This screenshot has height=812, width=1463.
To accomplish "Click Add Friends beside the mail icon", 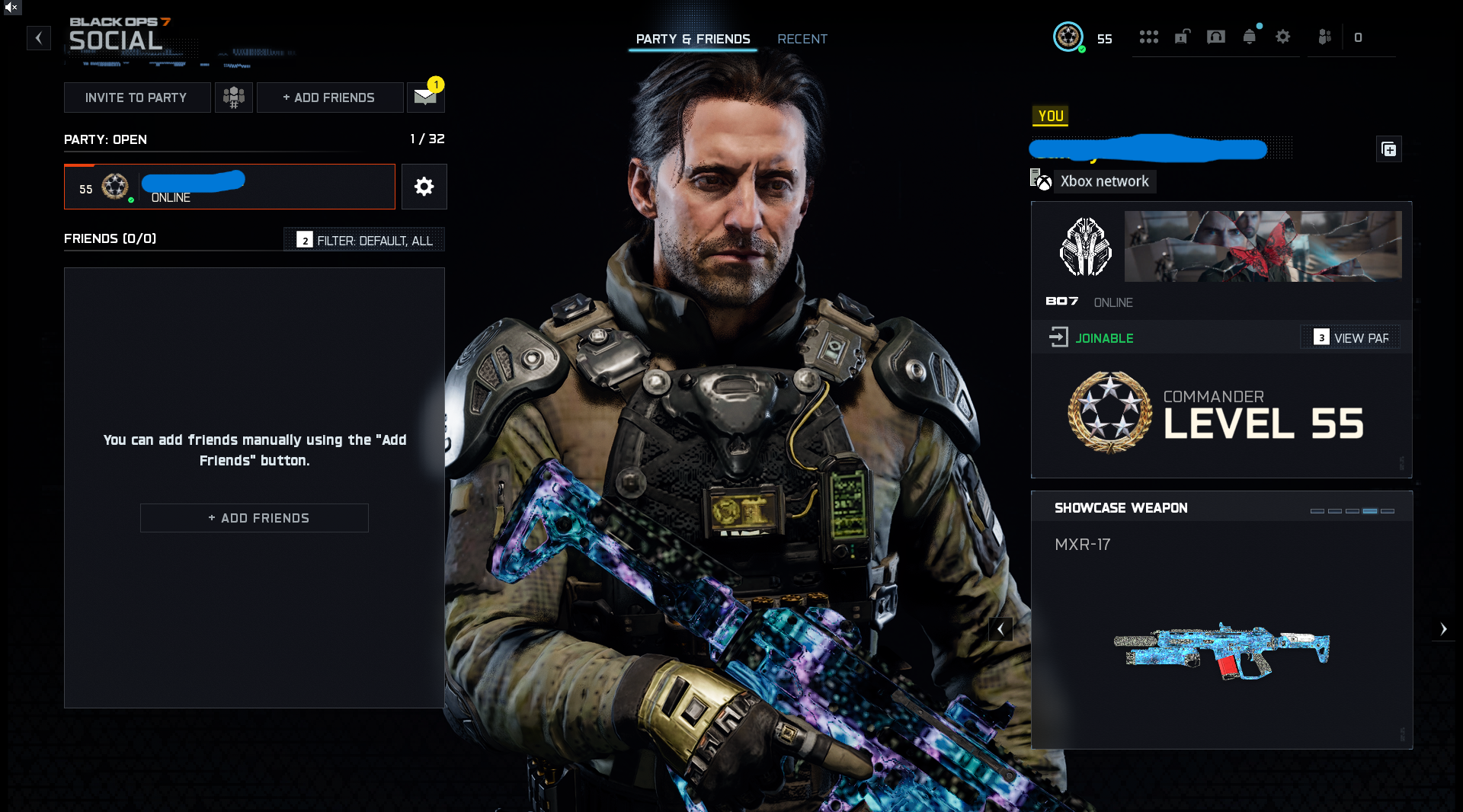I will click(x=329, y=98).
